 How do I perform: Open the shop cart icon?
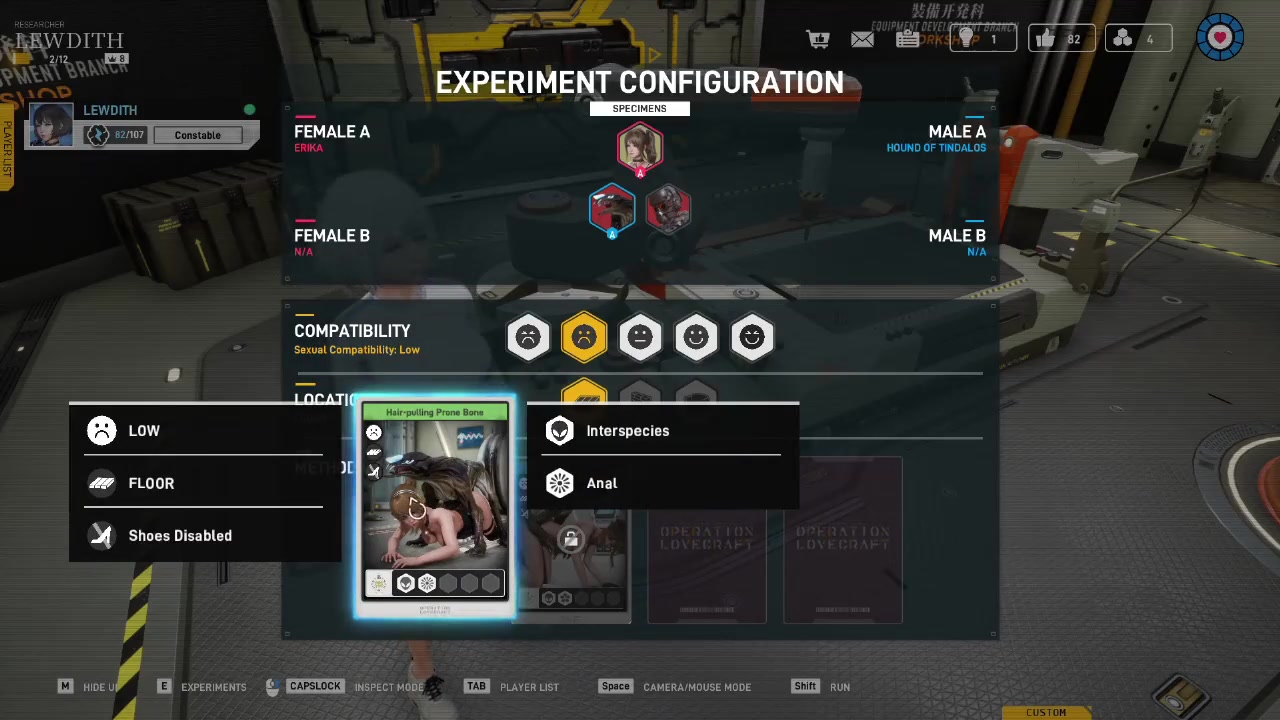819,39
